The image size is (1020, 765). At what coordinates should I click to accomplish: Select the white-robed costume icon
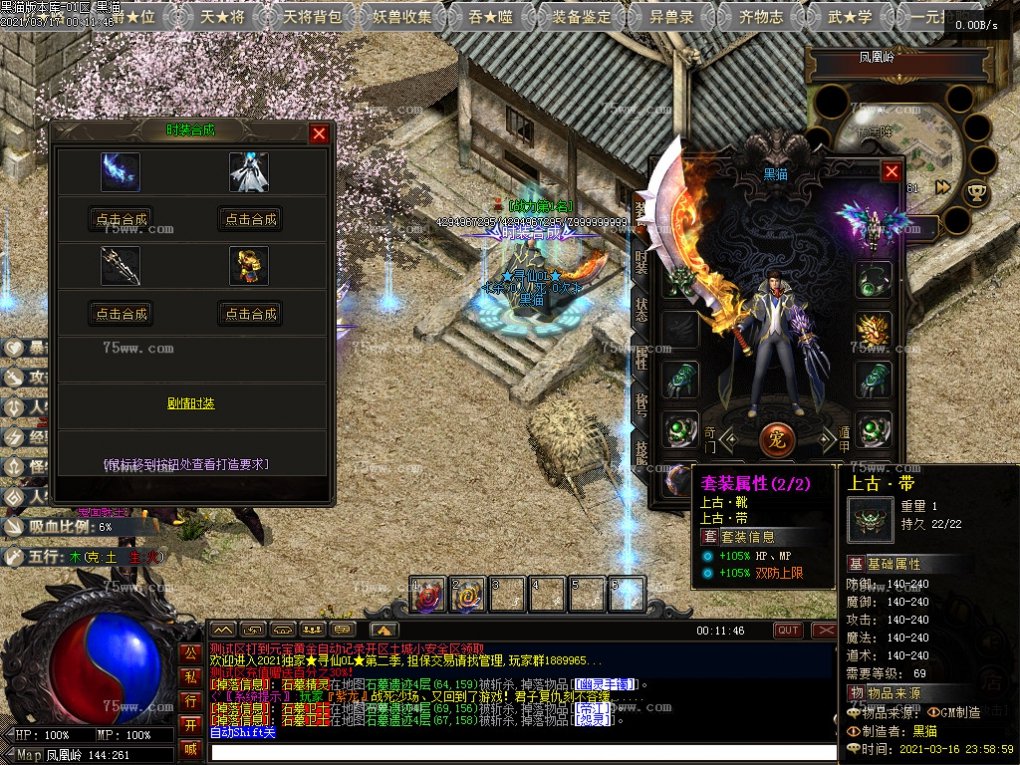tap(249, 172)
